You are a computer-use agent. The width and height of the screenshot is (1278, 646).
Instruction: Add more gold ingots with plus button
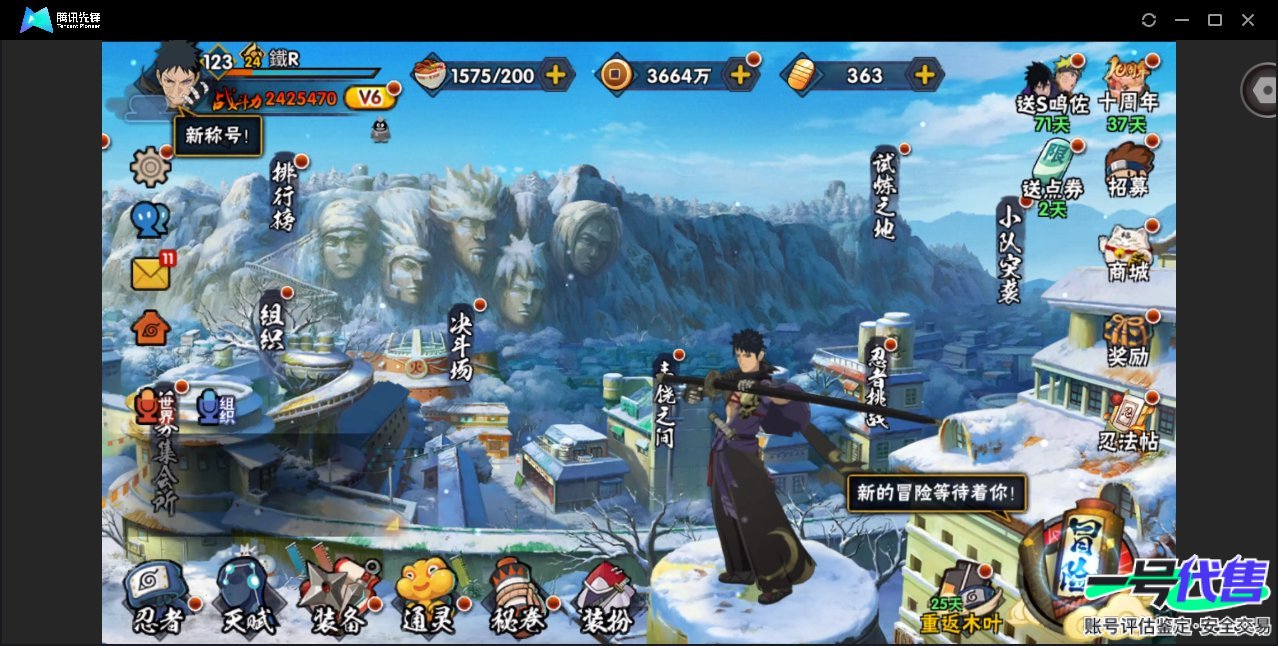pyautogui.click(x=925, y=75)
